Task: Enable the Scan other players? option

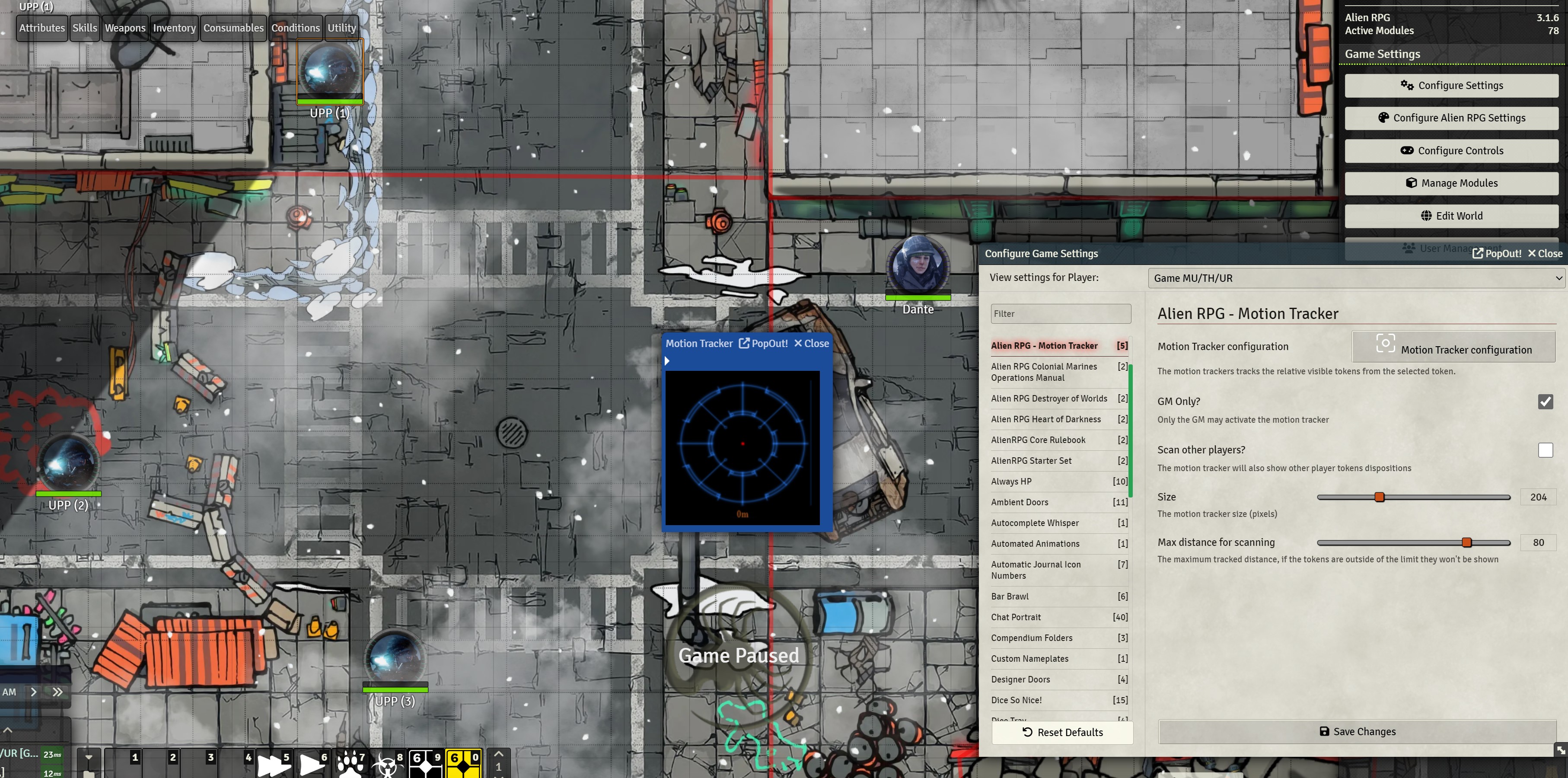Action: 1546,450
